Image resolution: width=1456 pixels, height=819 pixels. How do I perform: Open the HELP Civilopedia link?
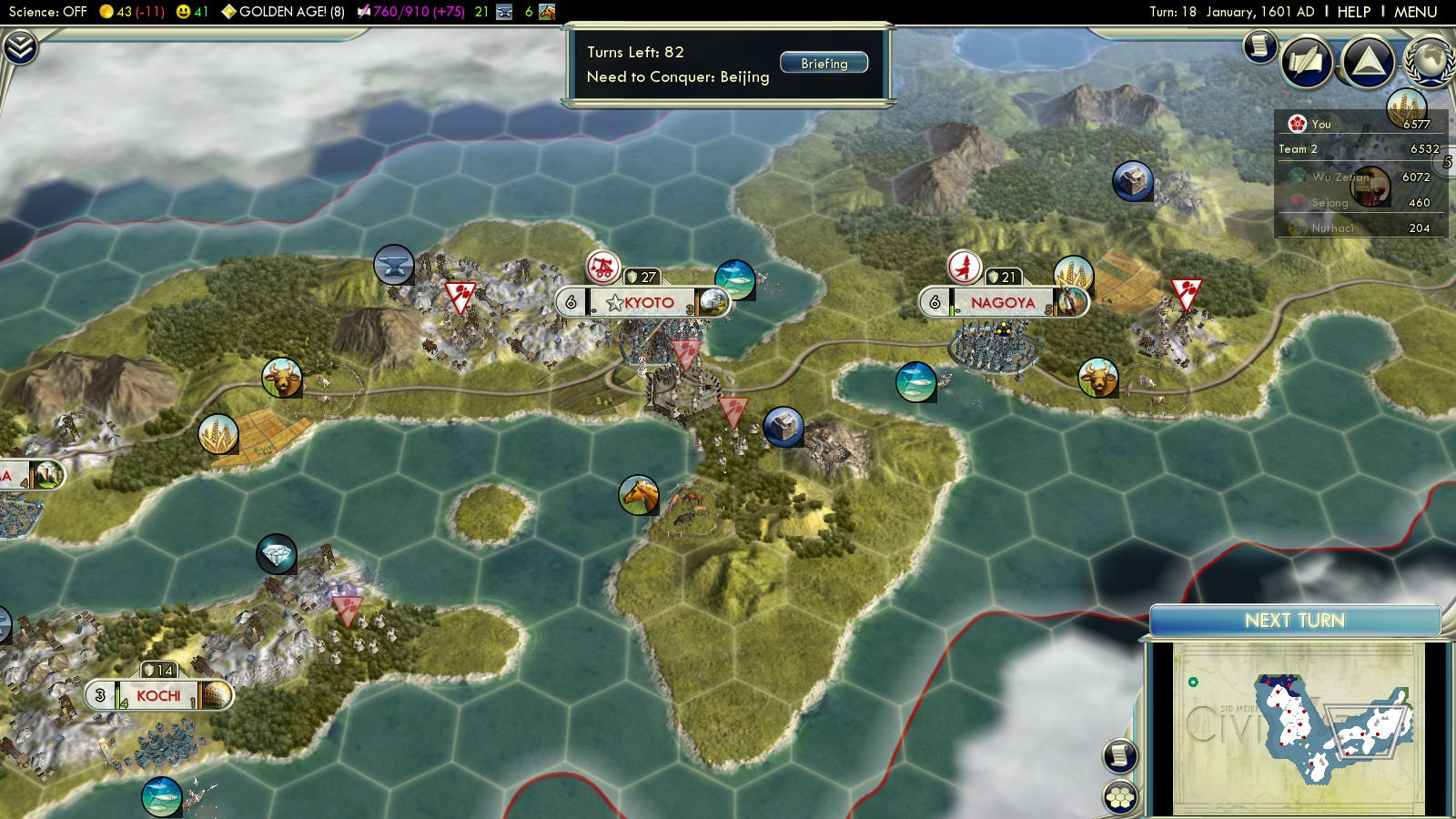pos(1353,12)
